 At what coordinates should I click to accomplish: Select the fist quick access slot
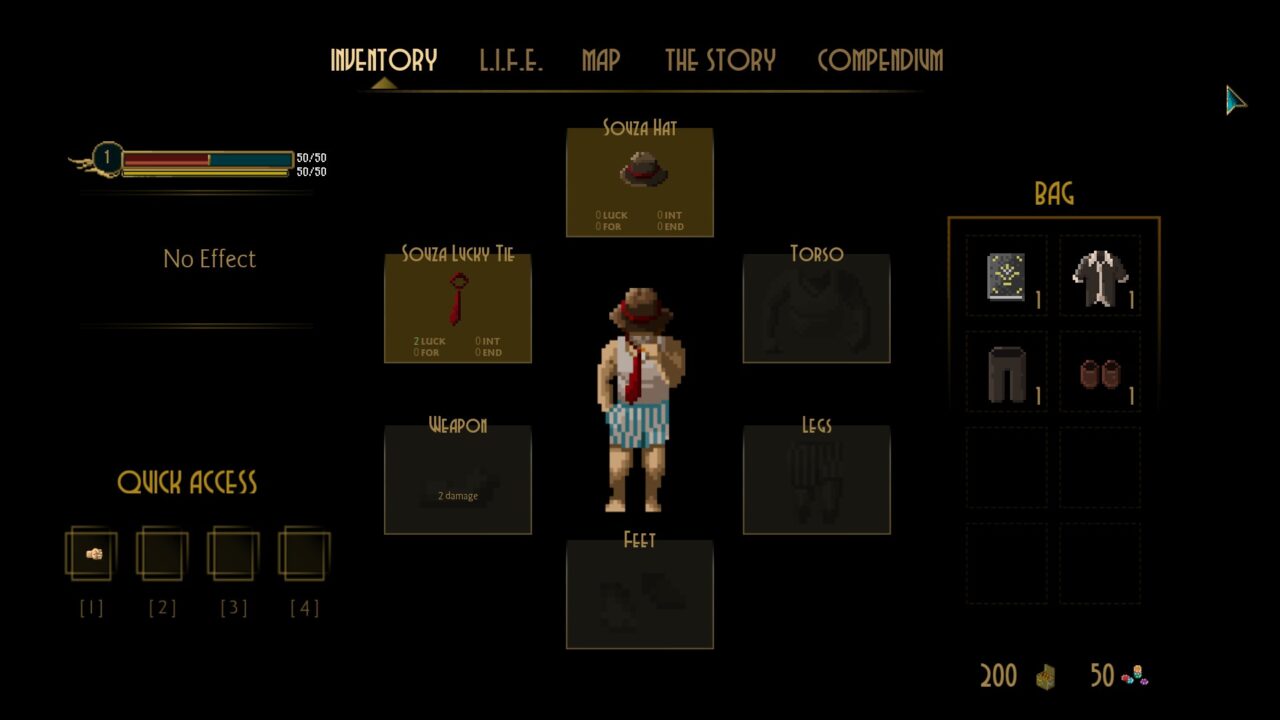(92, 554)
